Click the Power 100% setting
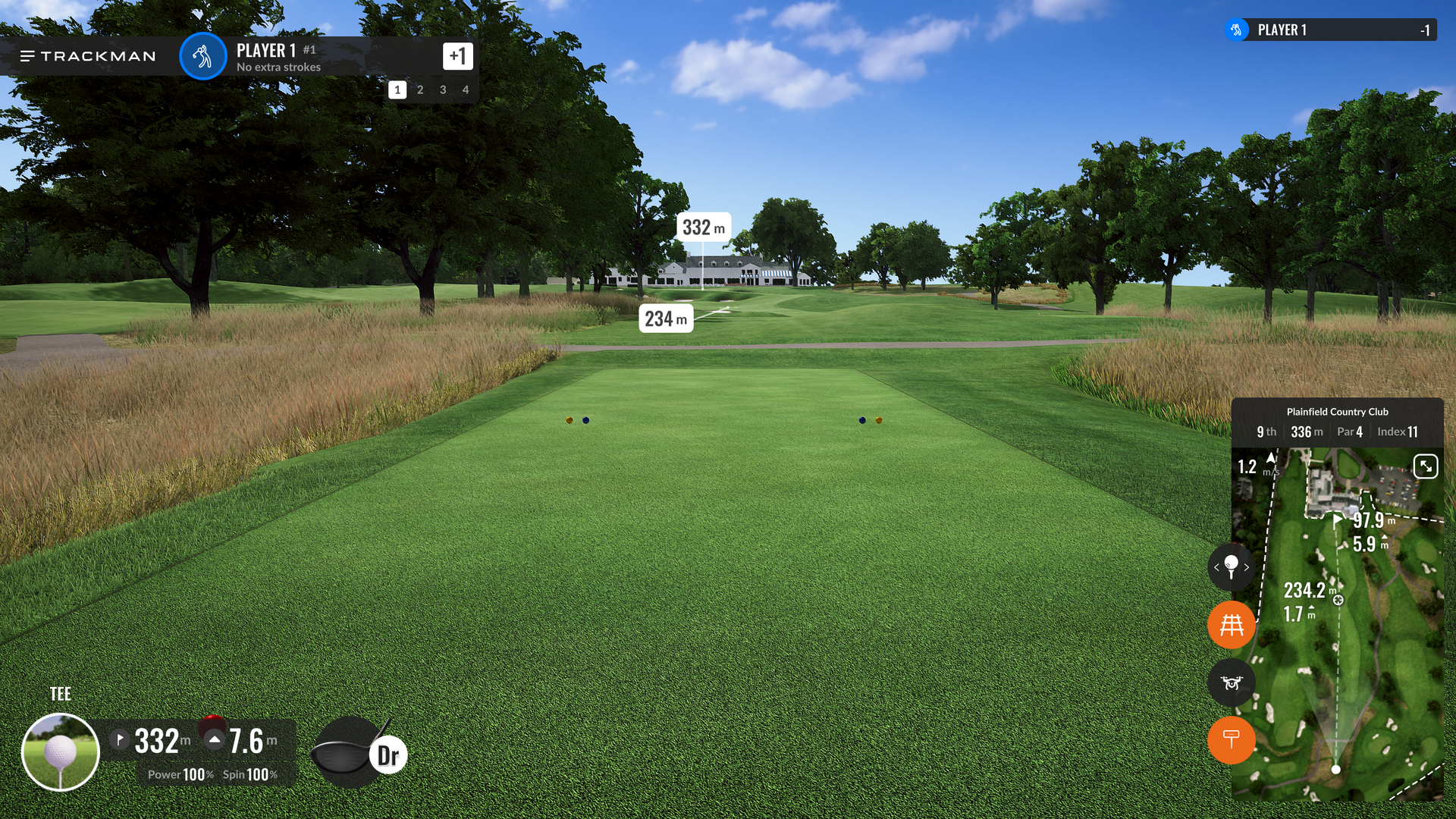This screenshot has width=1456, height=819. (180, 774)
